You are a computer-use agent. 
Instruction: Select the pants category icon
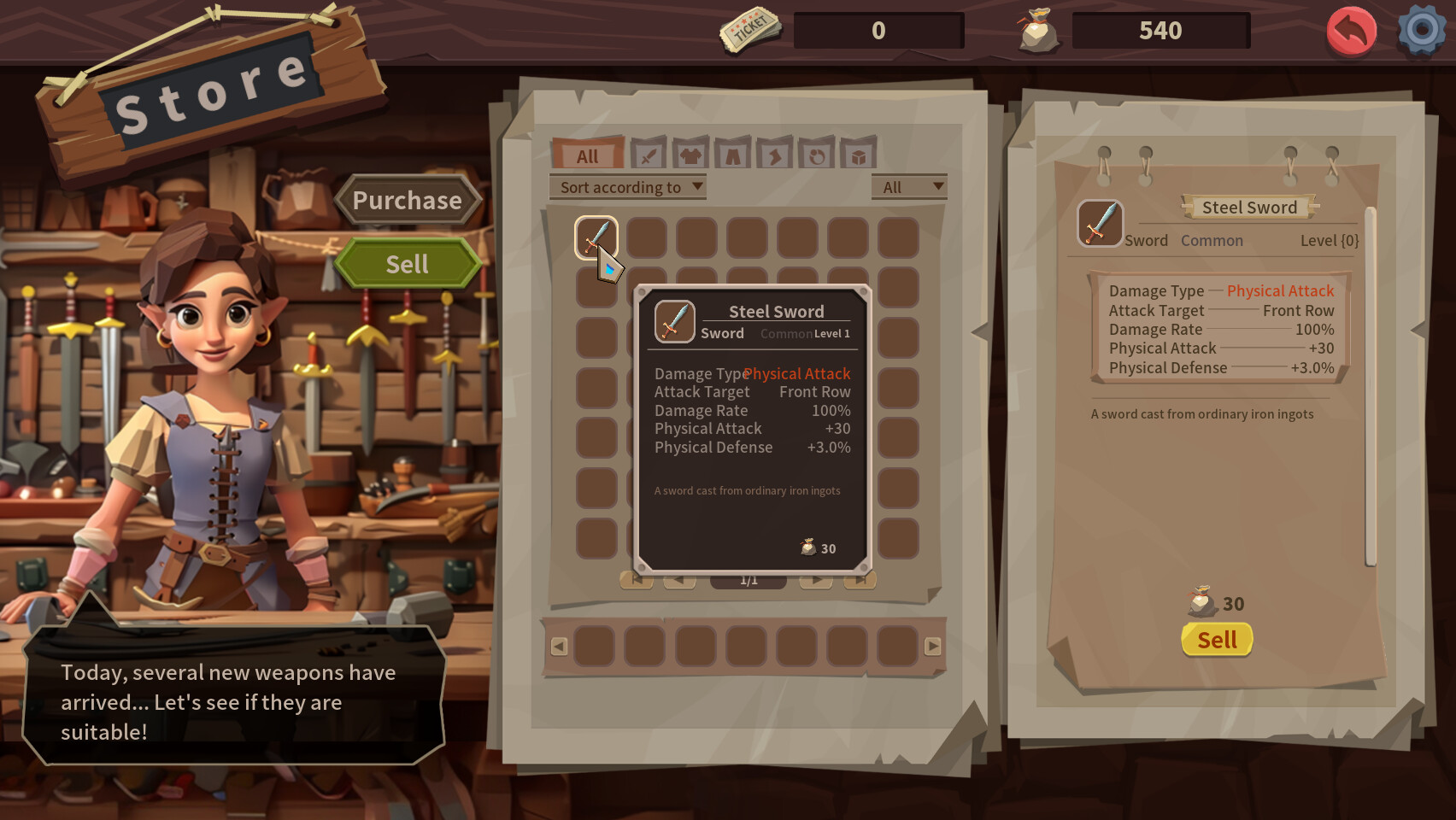point(732,155)
